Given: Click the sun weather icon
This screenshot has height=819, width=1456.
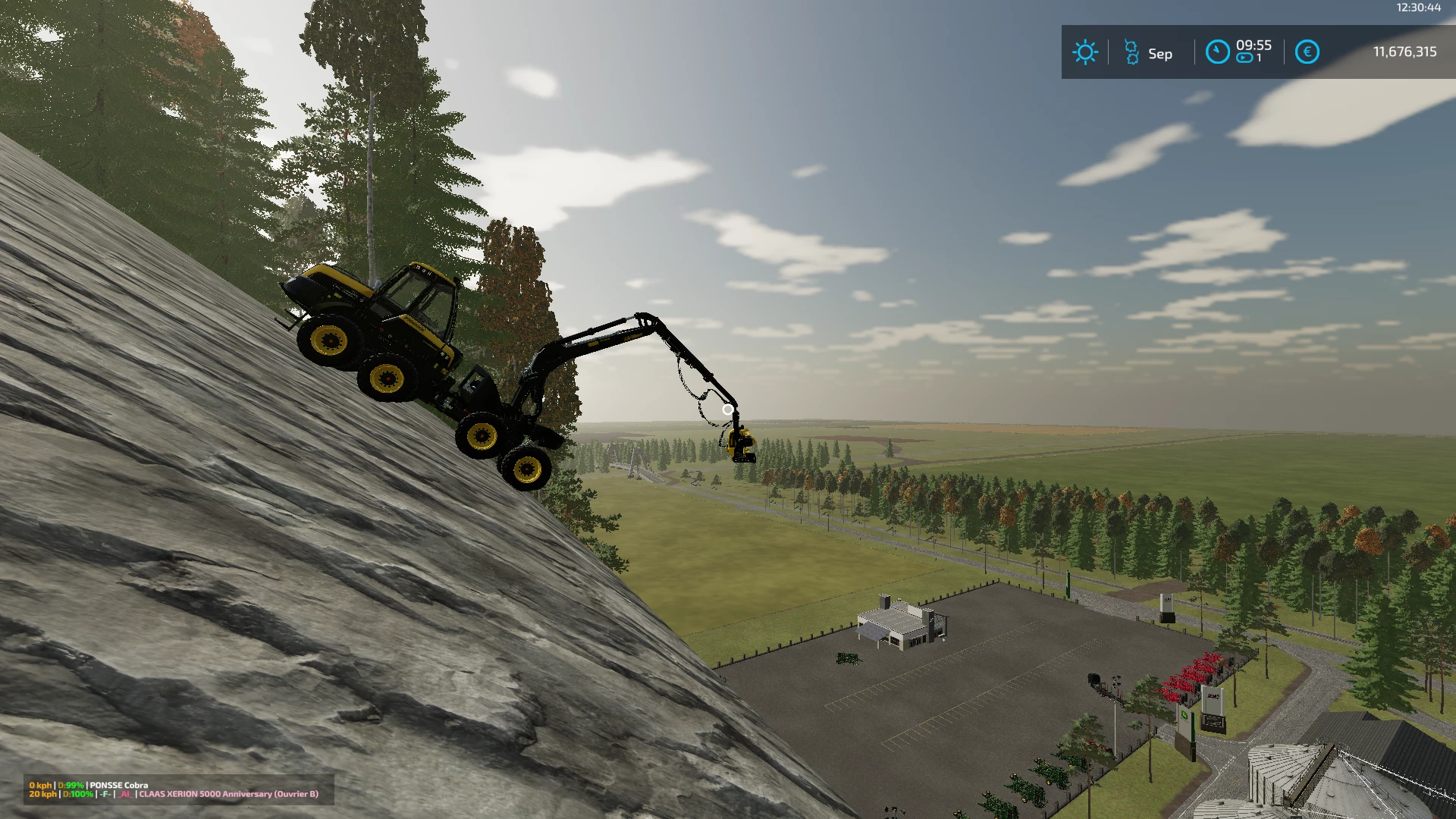Looking at the screenshot, I should [x=1084, y=52].
